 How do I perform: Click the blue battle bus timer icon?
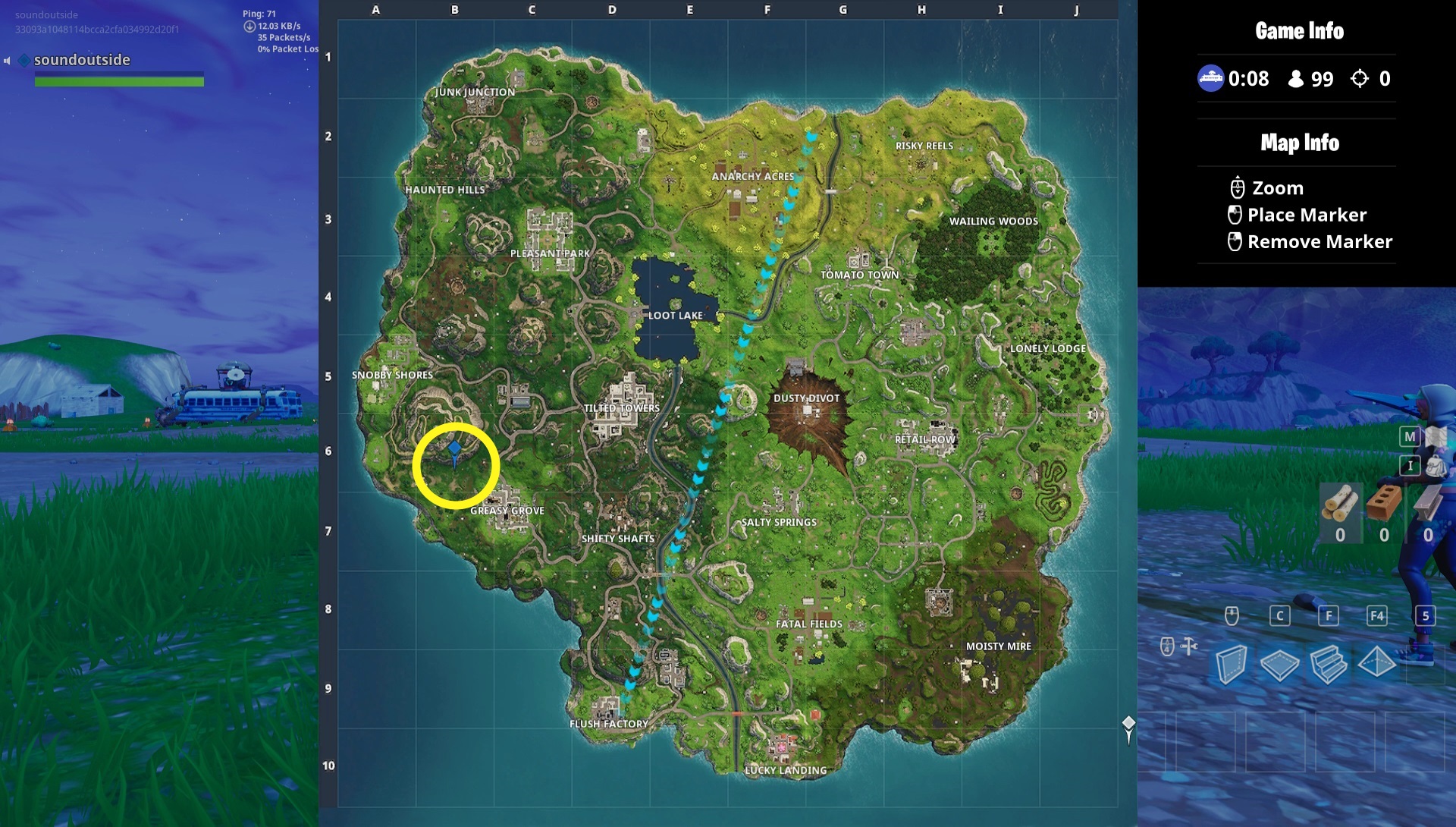pyautogui.click(x=1211, y=78)
